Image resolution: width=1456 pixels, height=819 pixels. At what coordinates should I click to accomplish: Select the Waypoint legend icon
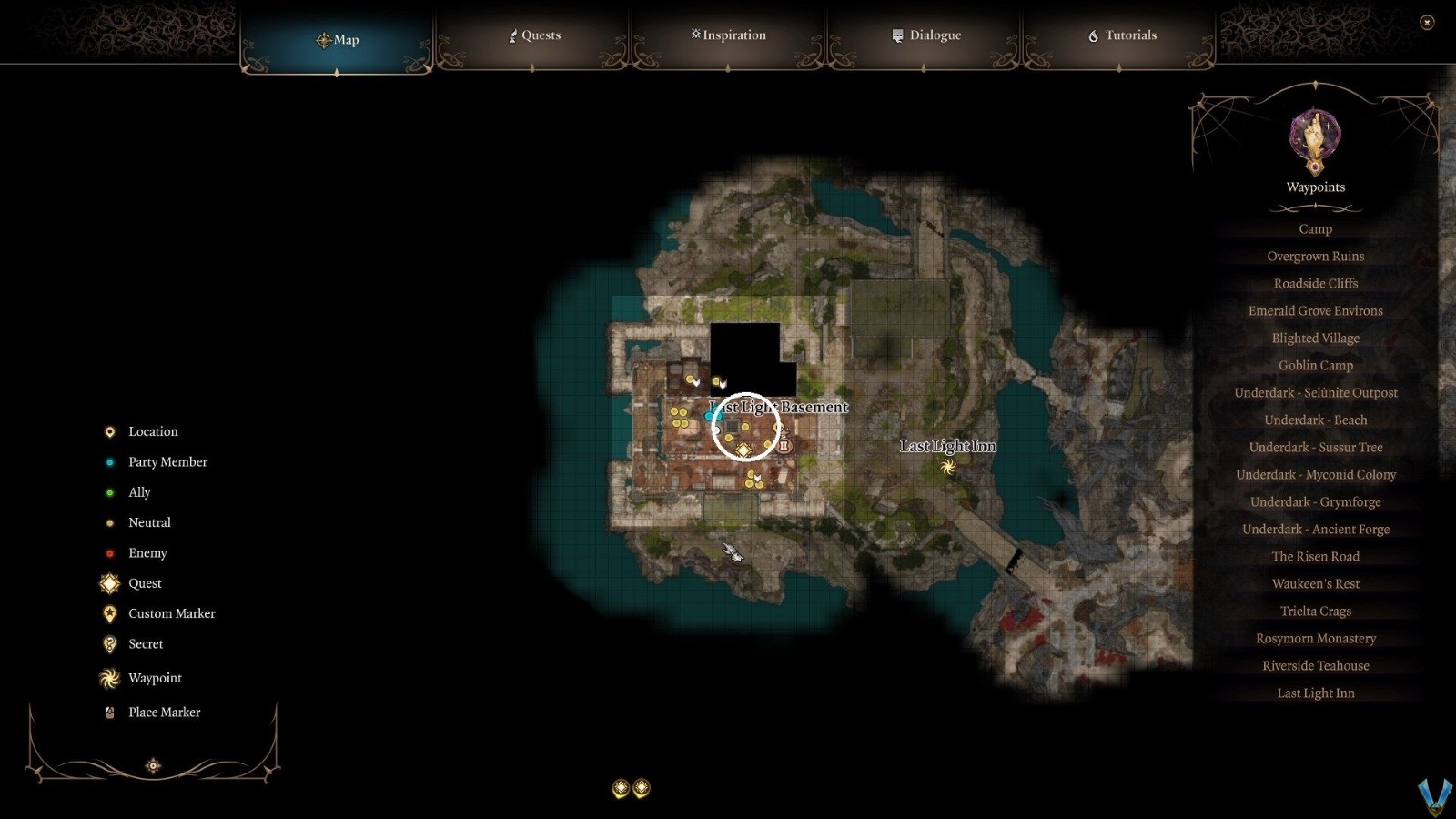(x=109, y=678)
